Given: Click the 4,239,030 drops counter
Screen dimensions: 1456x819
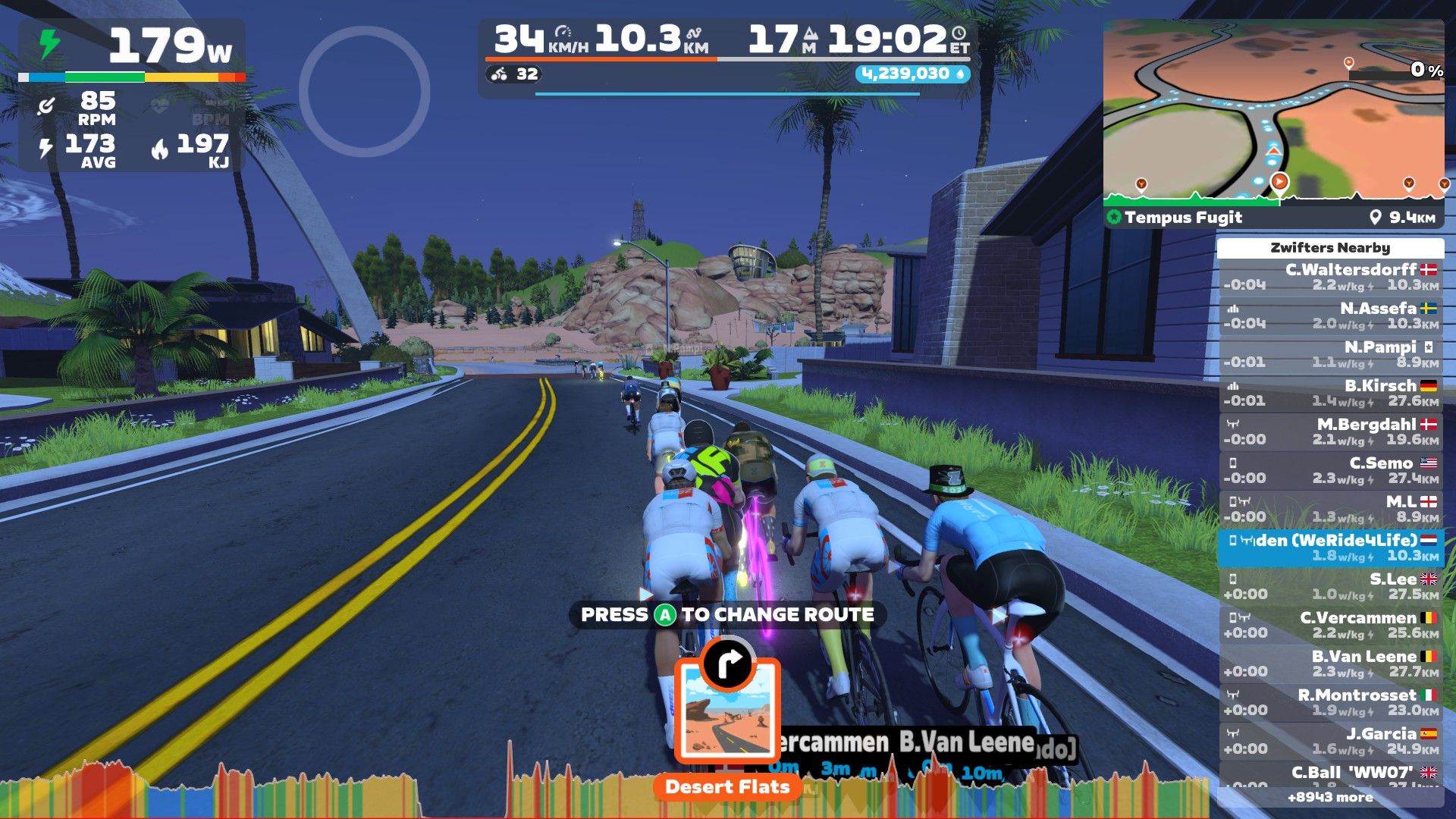Looking at the screenshot, I should [912, 74].
